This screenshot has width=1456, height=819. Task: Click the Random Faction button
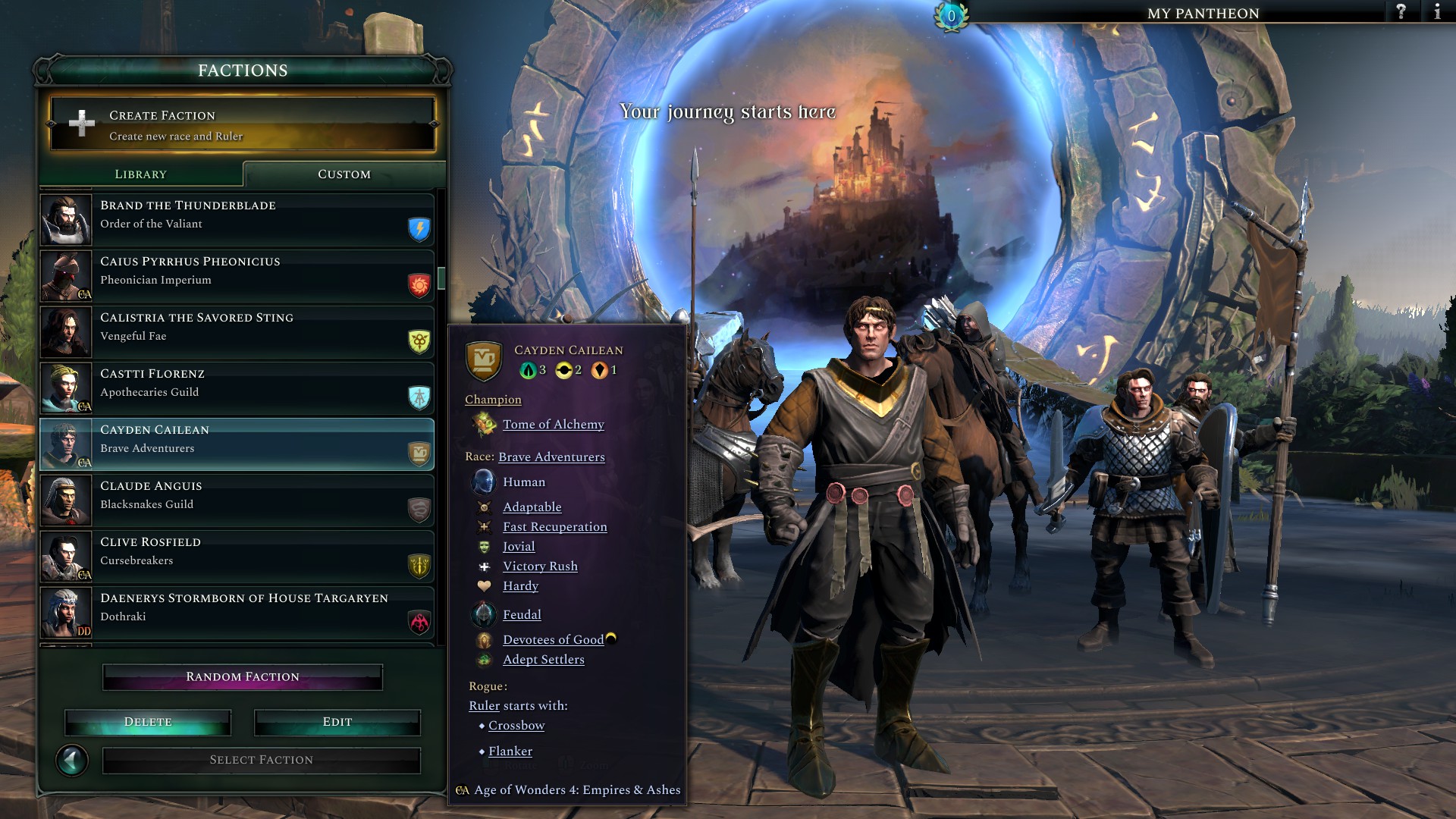point(242,676)
